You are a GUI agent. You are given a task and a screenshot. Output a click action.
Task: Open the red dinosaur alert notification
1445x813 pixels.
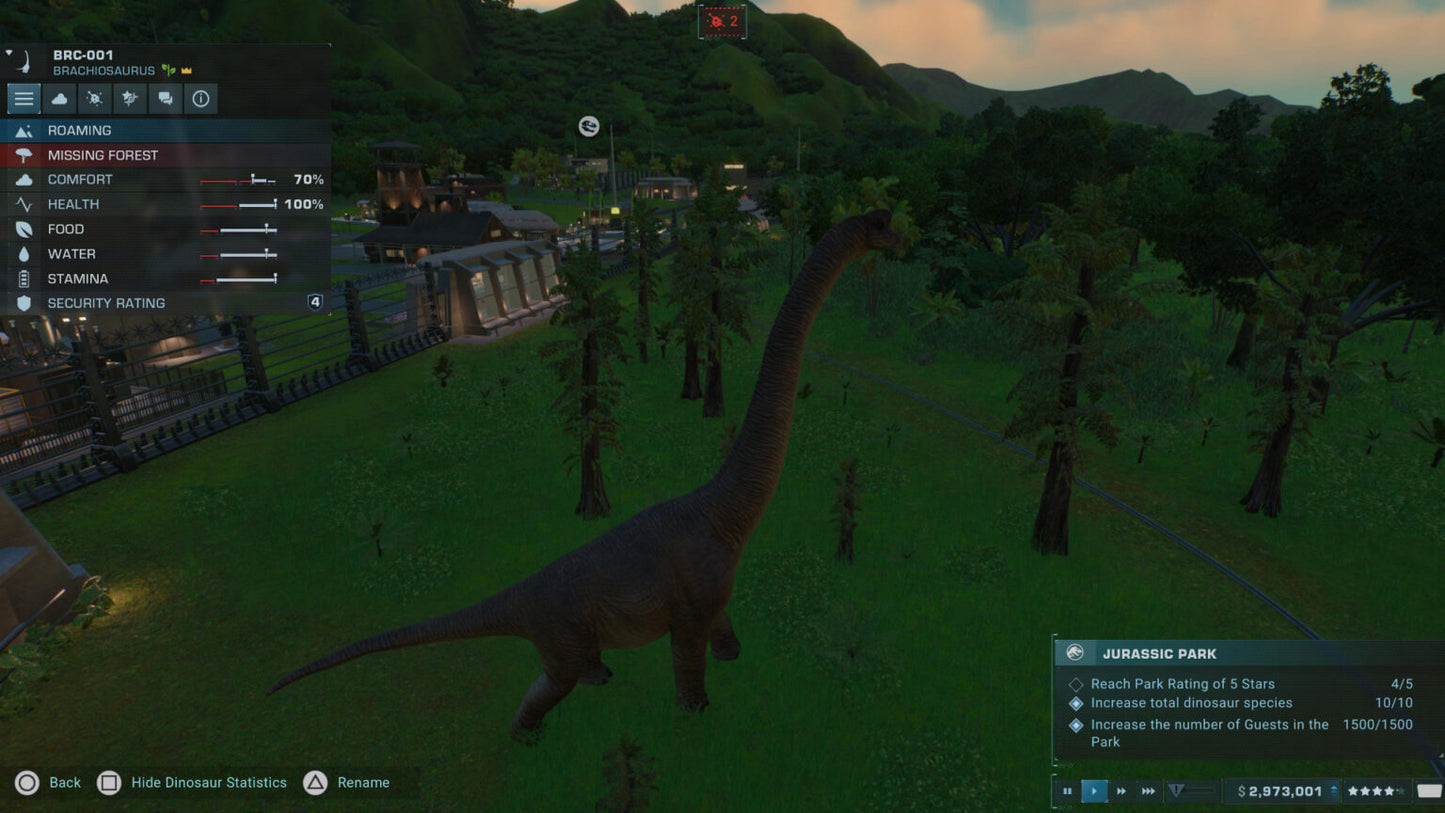[x=722, y=21]
